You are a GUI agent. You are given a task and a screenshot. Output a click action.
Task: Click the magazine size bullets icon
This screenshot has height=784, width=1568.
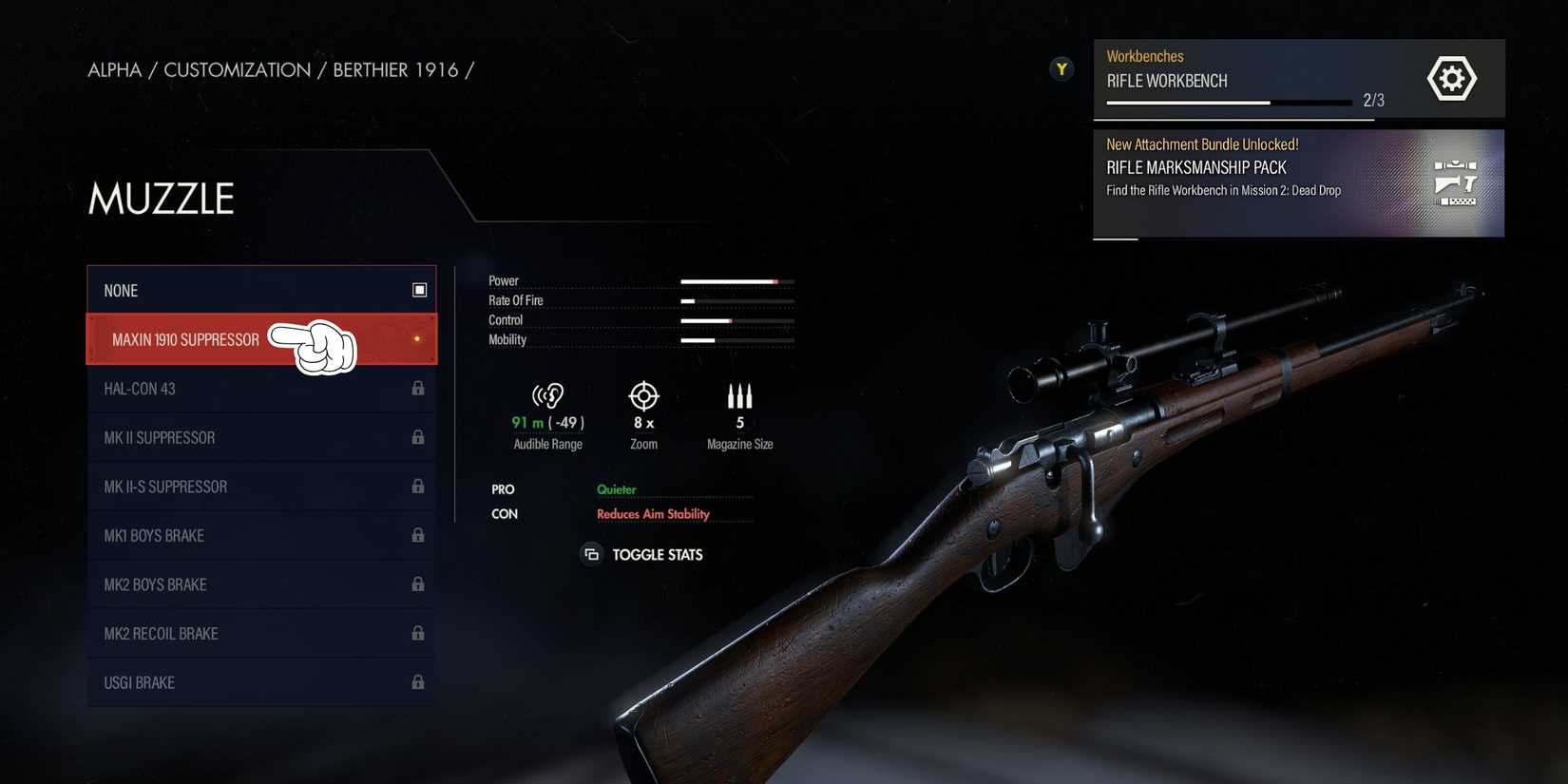739,396
